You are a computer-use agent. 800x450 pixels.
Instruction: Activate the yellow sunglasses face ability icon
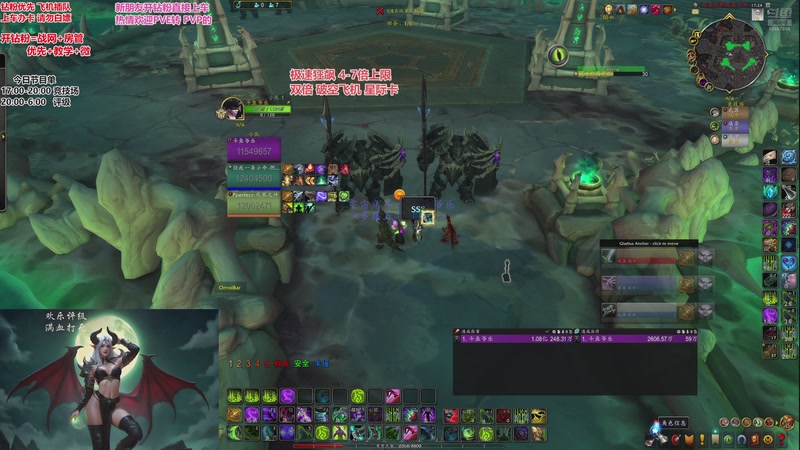[538, 416]
